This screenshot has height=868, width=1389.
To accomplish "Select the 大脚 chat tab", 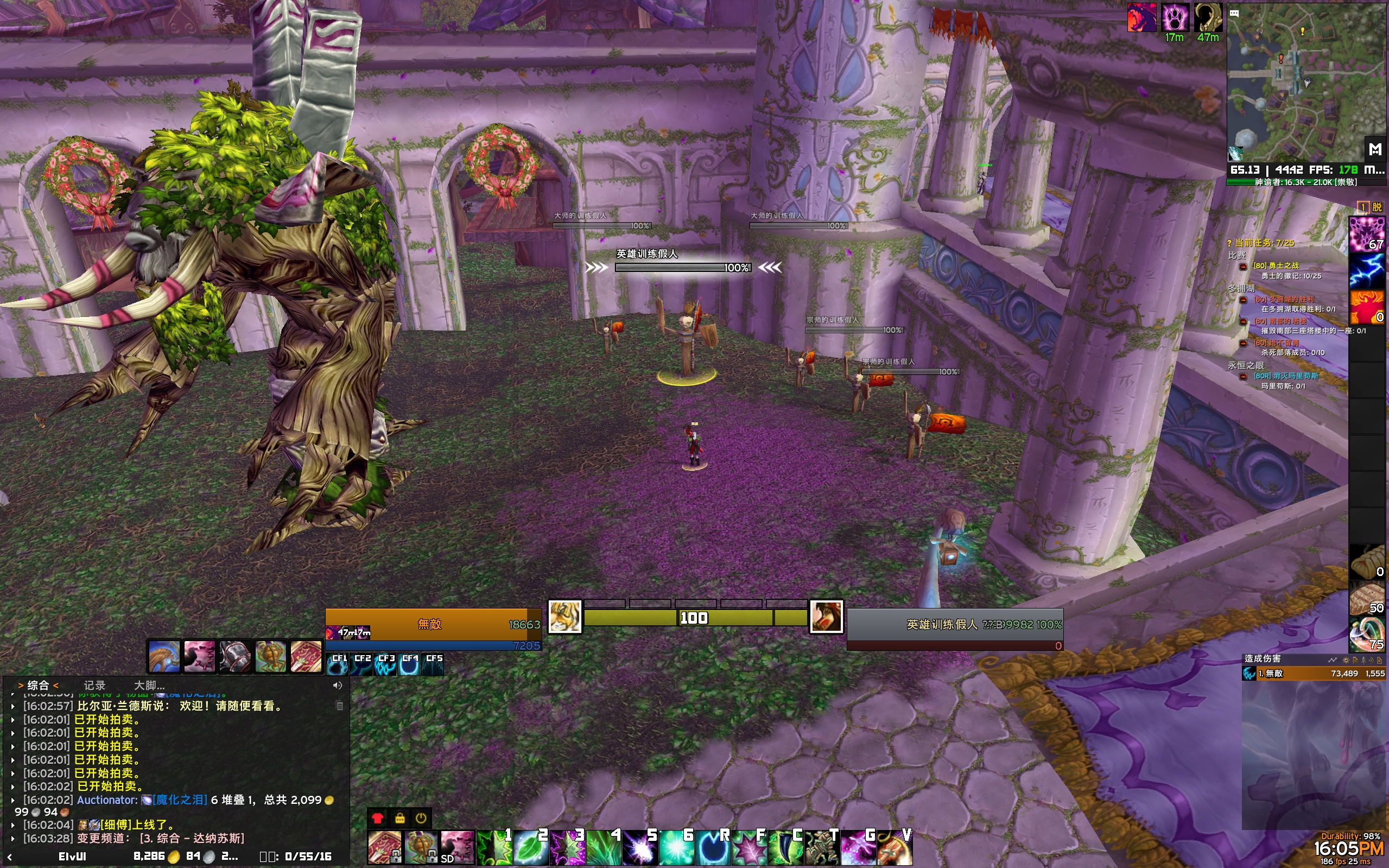I will (149, 685).
